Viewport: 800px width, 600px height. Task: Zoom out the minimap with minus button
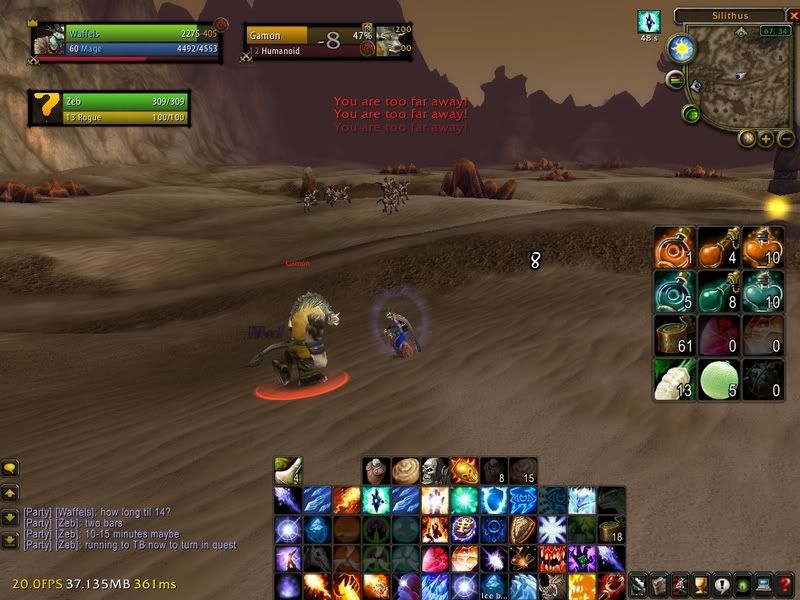(x=786, y=139)
